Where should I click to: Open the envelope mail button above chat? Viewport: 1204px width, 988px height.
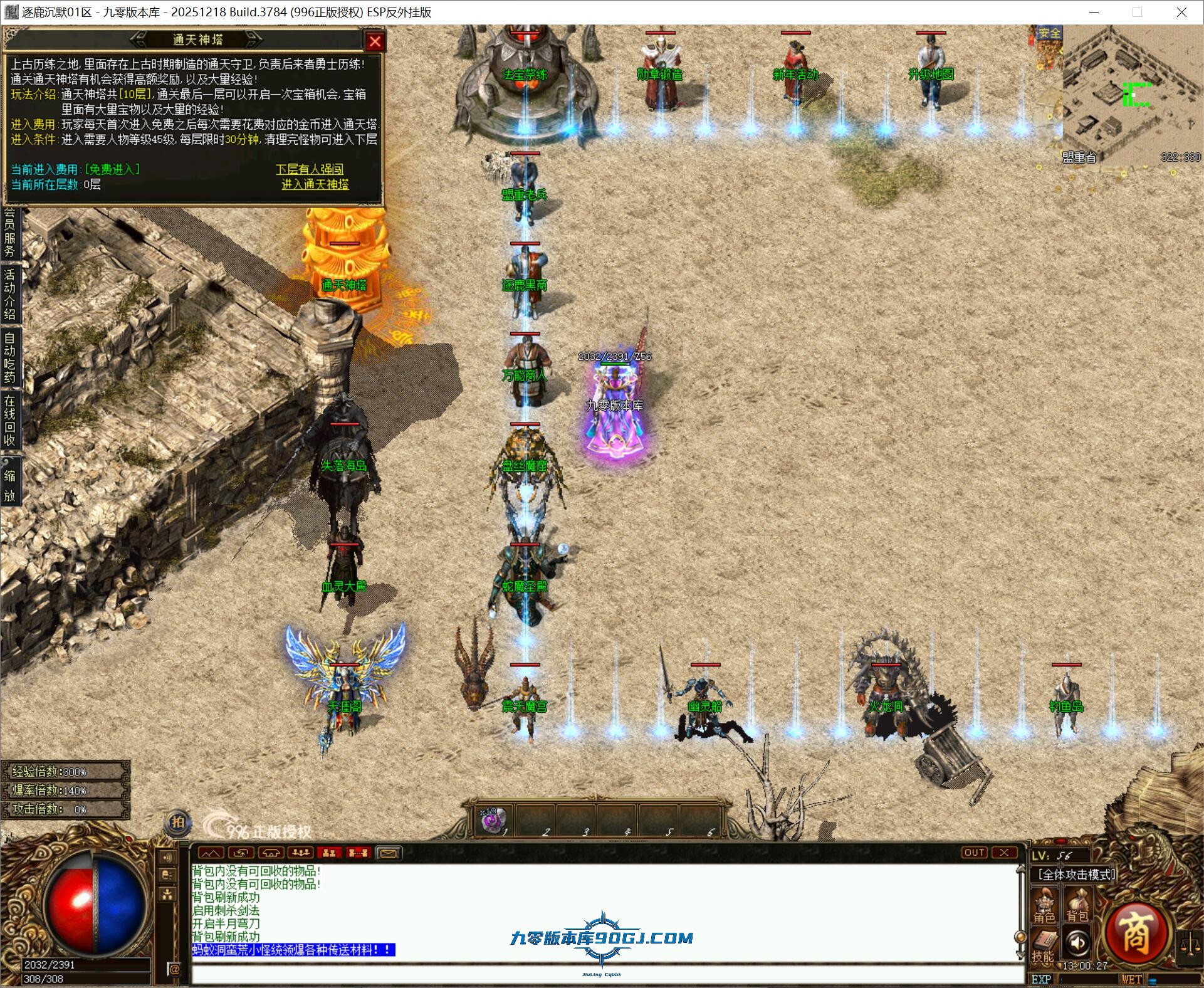click(x=388, y=853)
